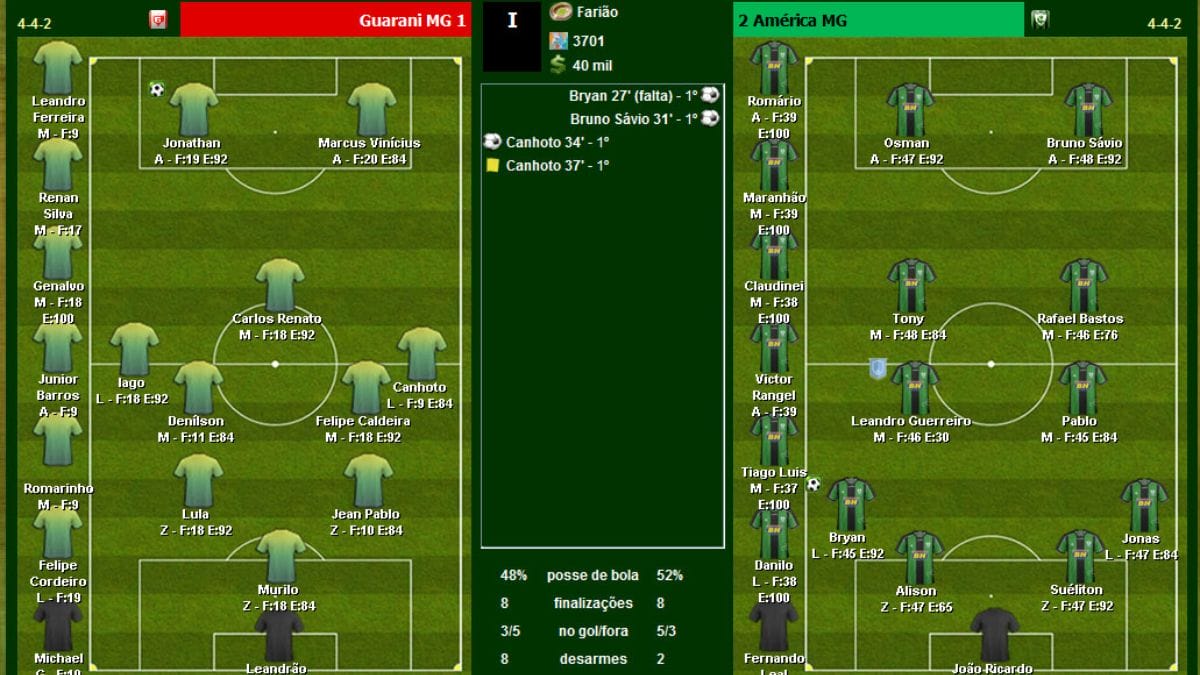Select midfielder Carlos Renato
This screenshot has width=1200, height=675.
click(x=279, y=285)
